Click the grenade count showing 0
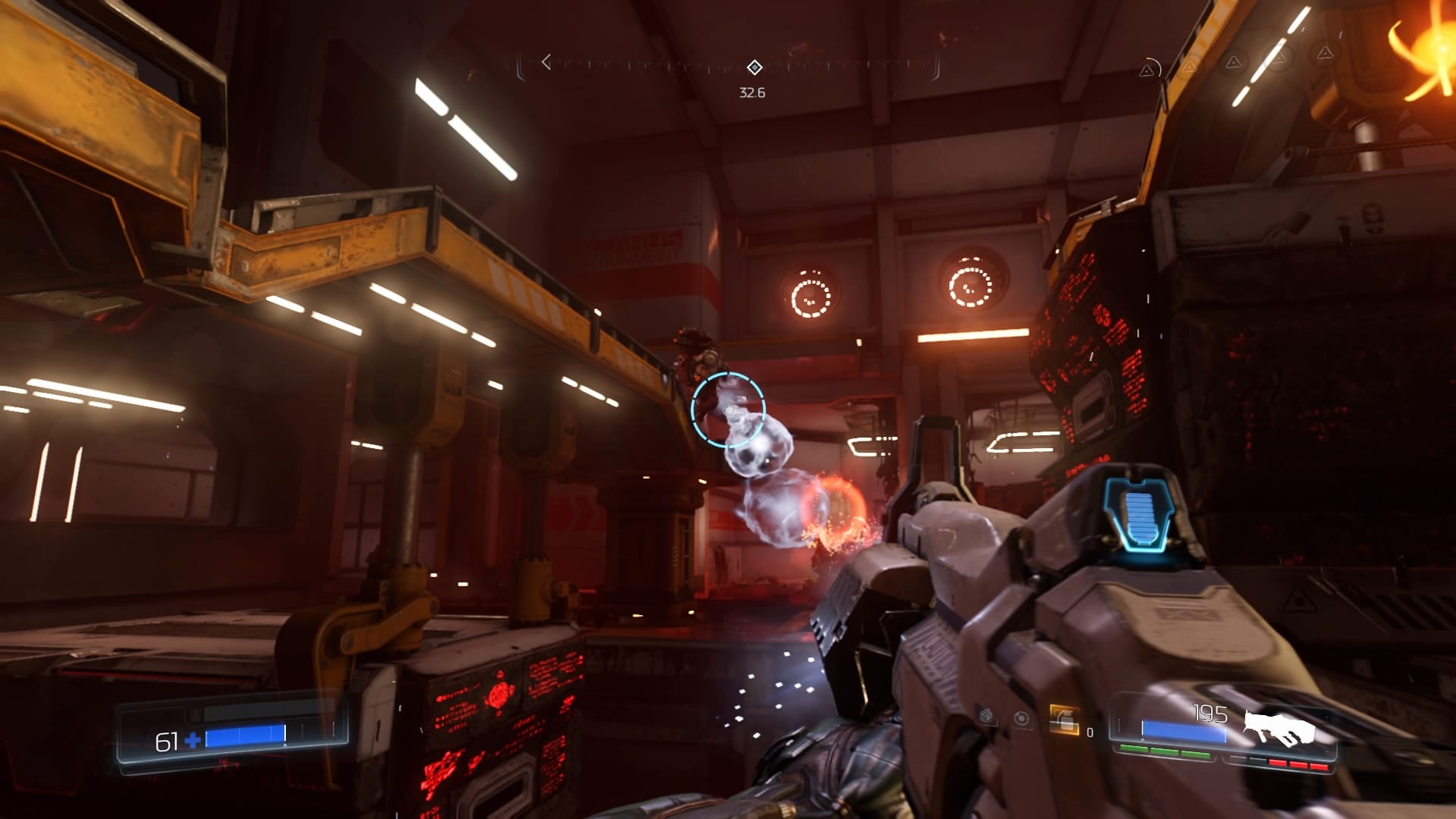The height and width of the screenshot is (819, 1456). click(1090, 730)
